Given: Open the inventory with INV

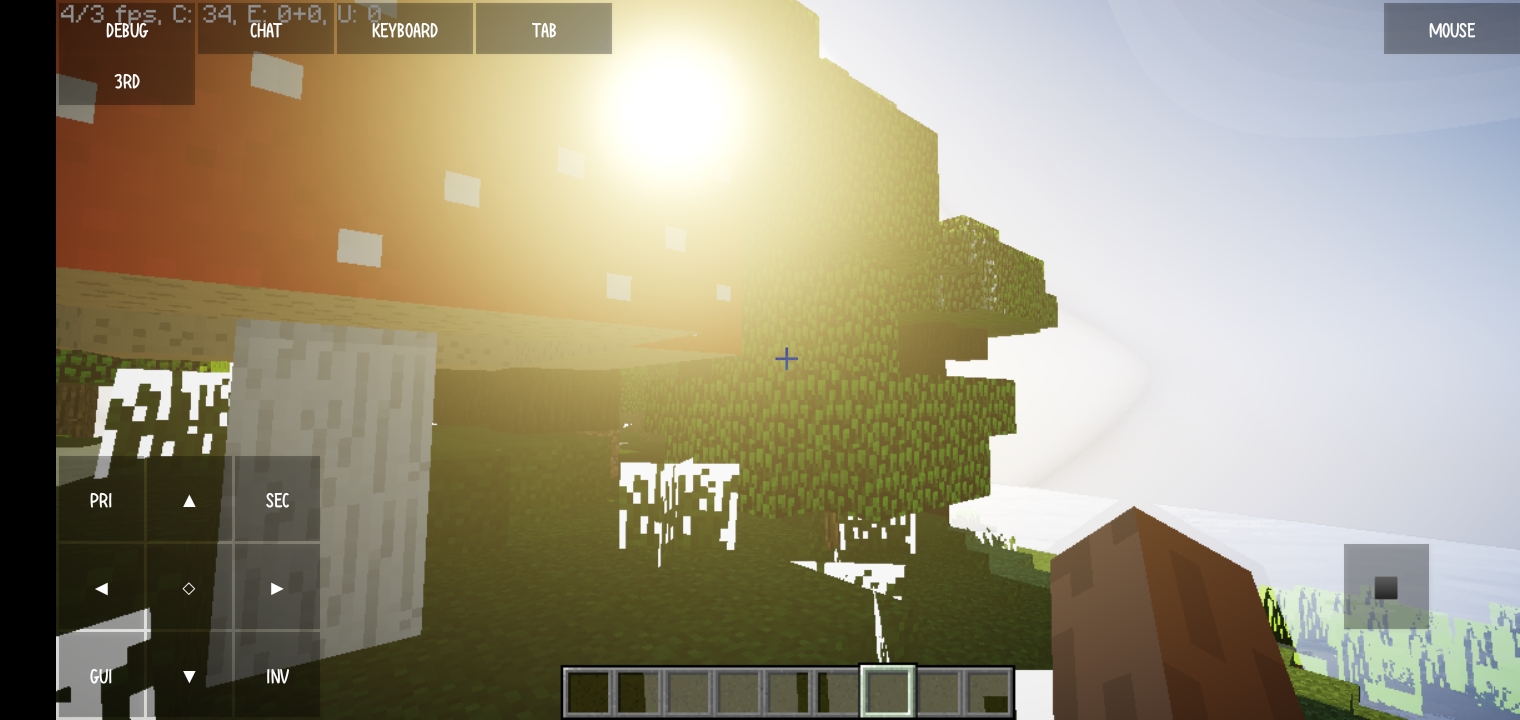Looking at the screenshot, I should [277, 676].
